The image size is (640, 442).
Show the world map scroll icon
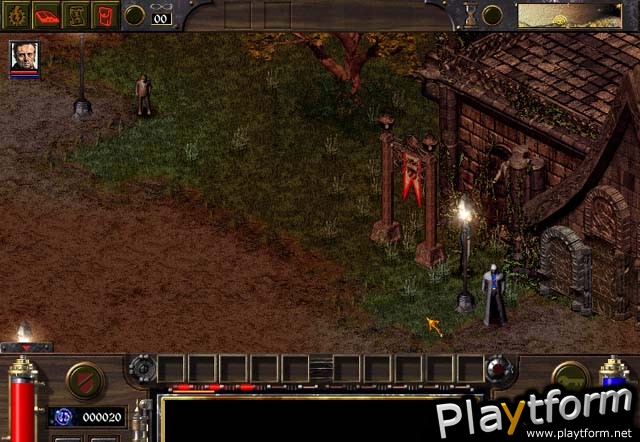tap(75, 15)
